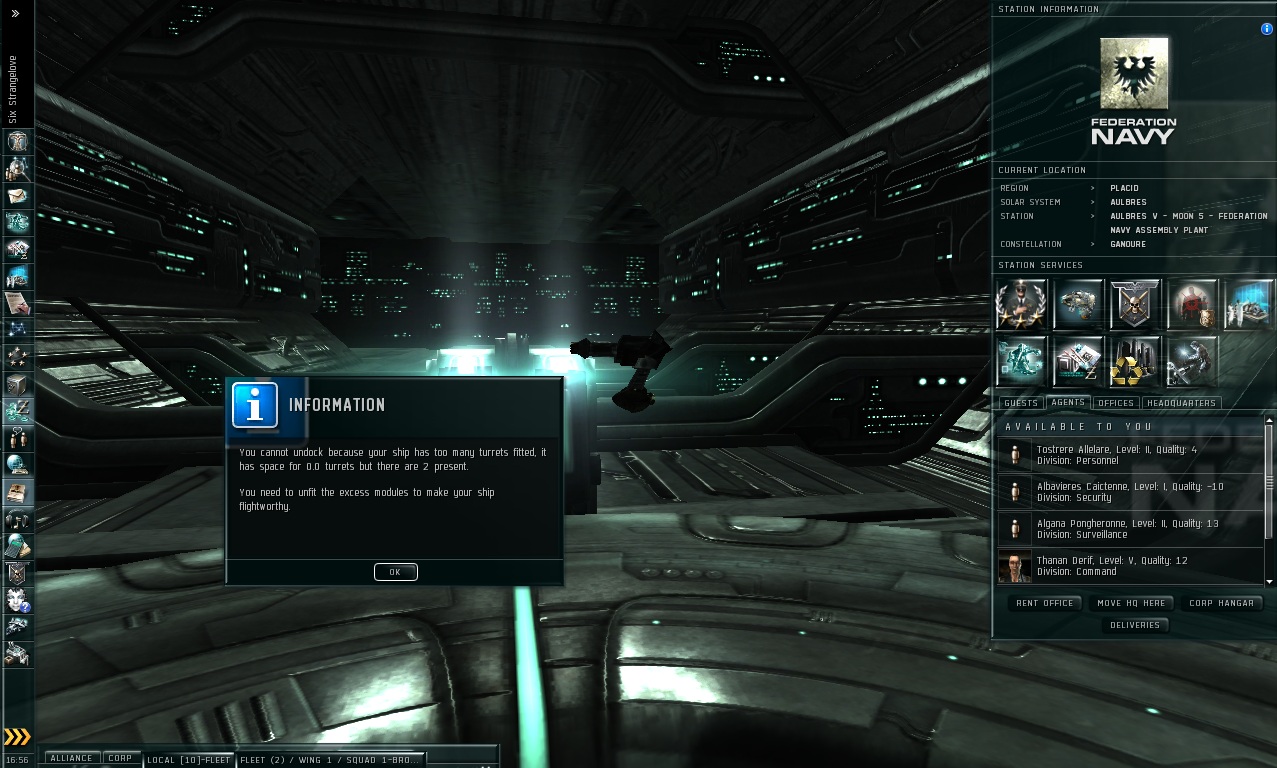Open station Deliveries

click(1135, 625)
